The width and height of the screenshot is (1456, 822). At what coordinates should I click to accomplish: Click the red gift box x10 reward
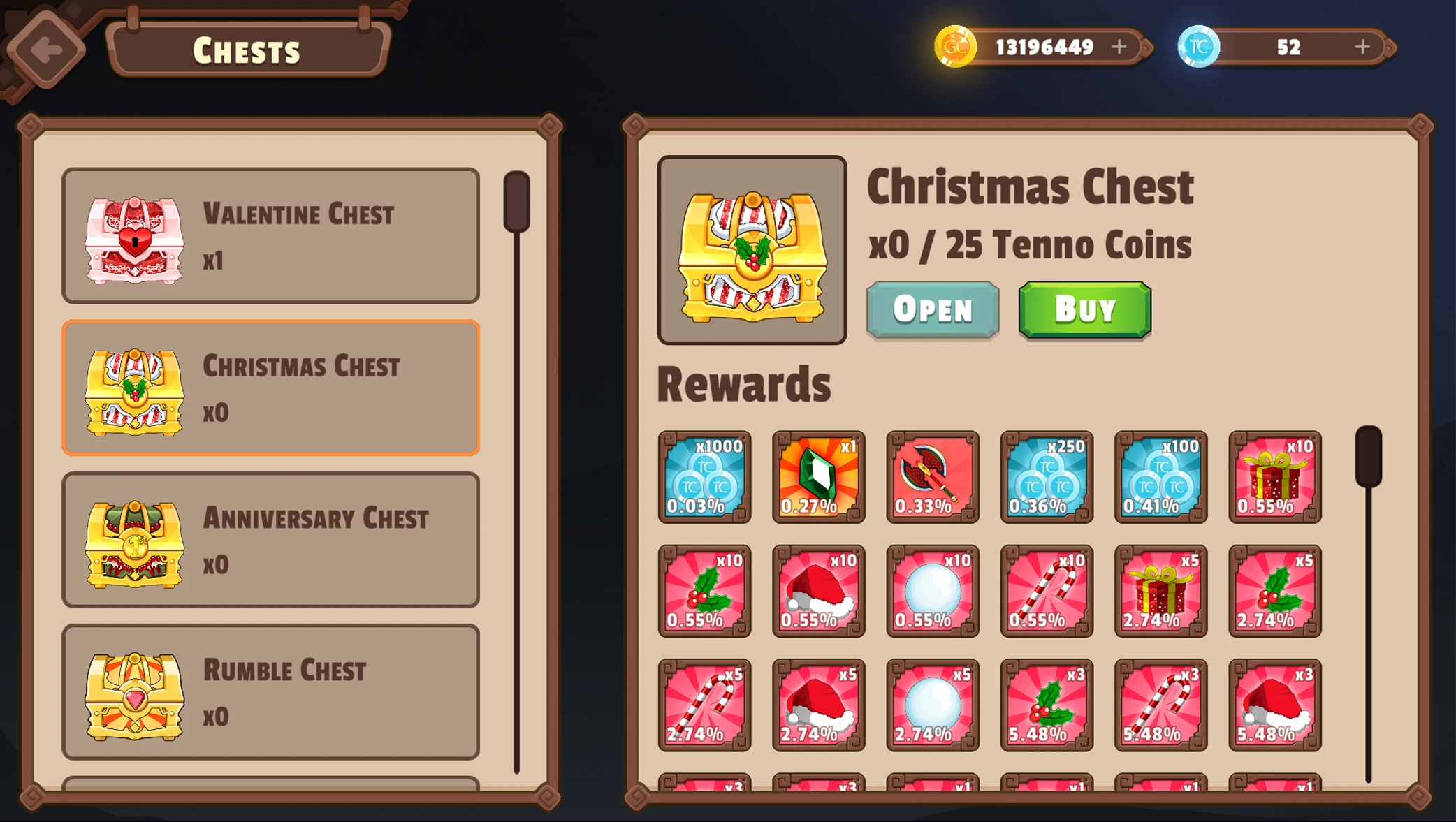(x=1274, y=478)
